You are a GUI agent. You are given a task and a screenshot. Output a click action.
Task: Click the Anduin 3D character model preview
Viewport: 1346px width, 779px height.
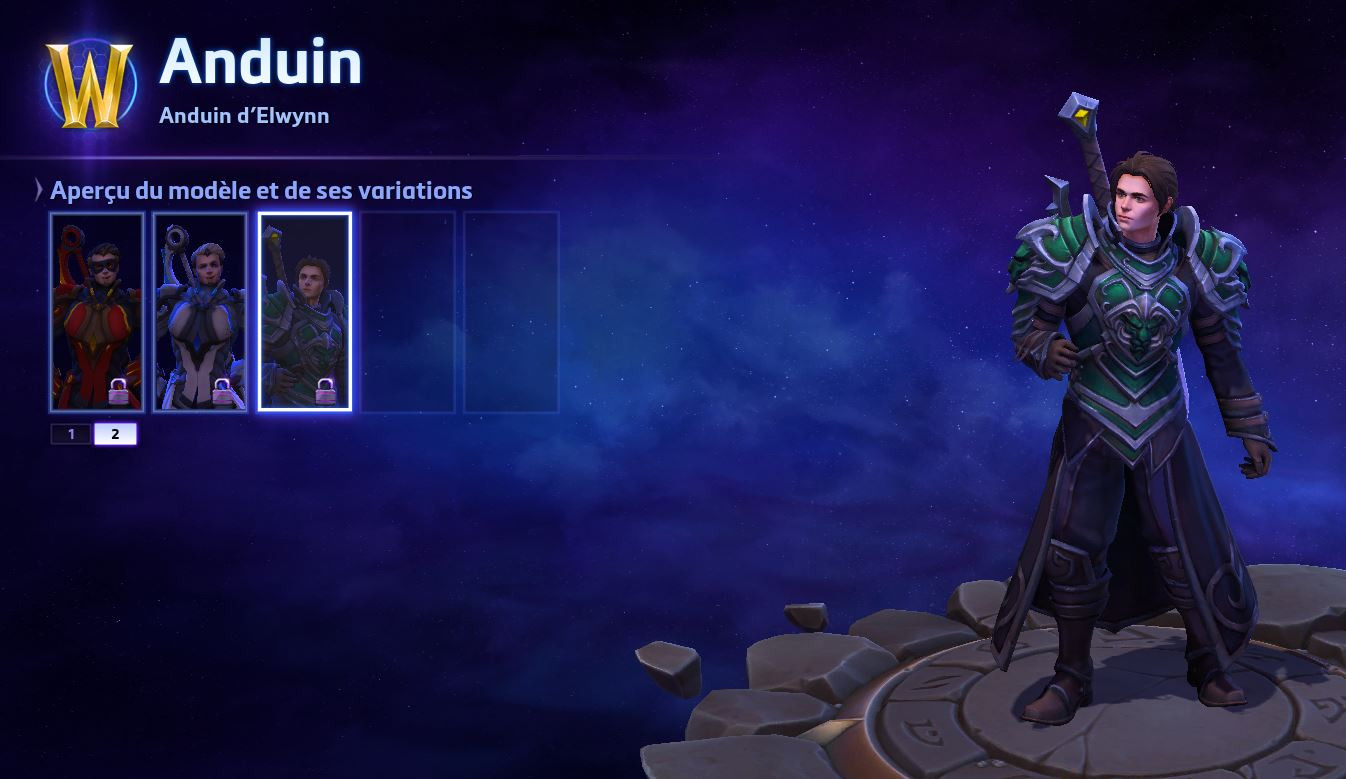1130,400
